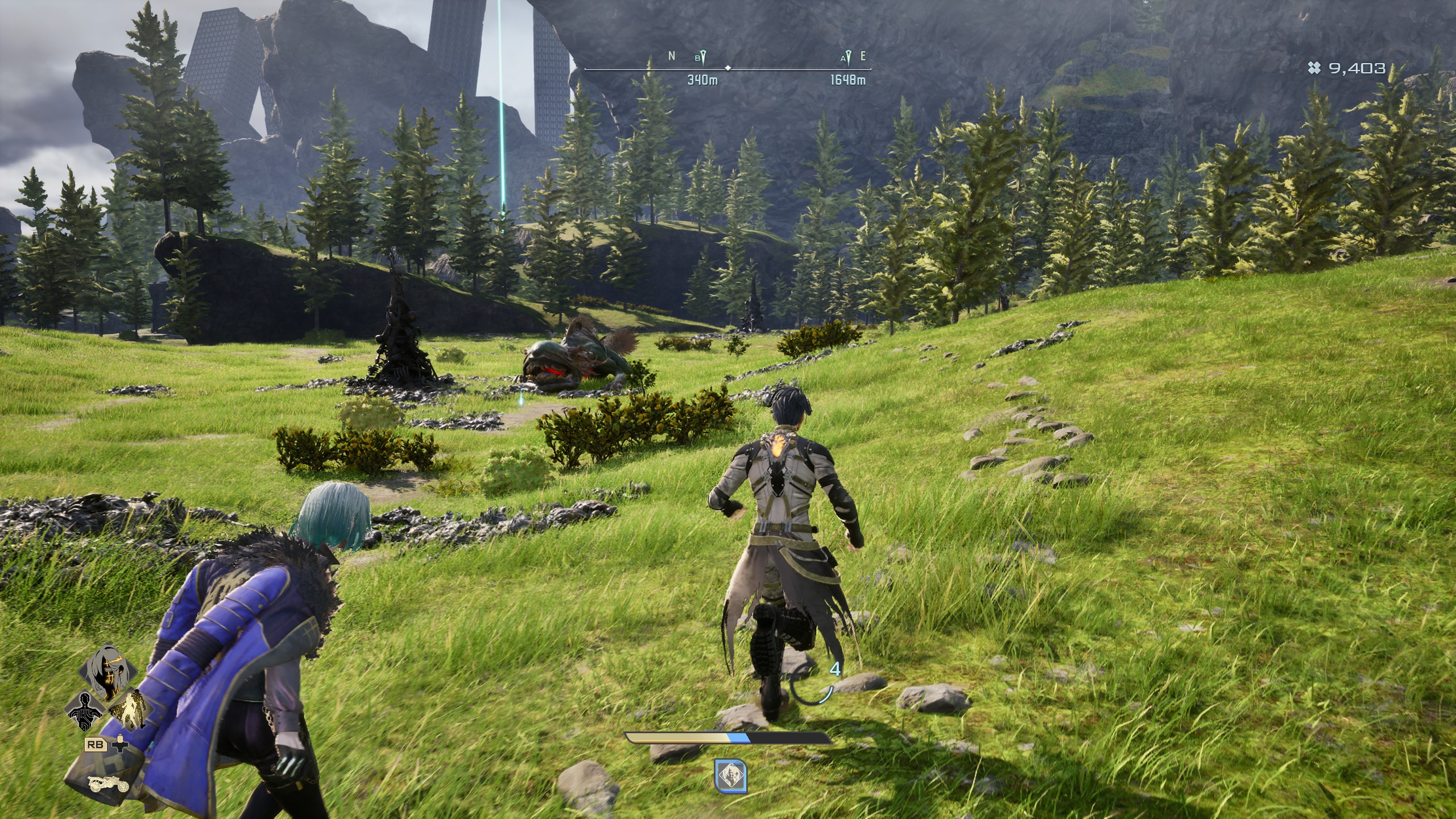Select waypoint marker A on the compass
1456x819 pixels.
point(848,57)
